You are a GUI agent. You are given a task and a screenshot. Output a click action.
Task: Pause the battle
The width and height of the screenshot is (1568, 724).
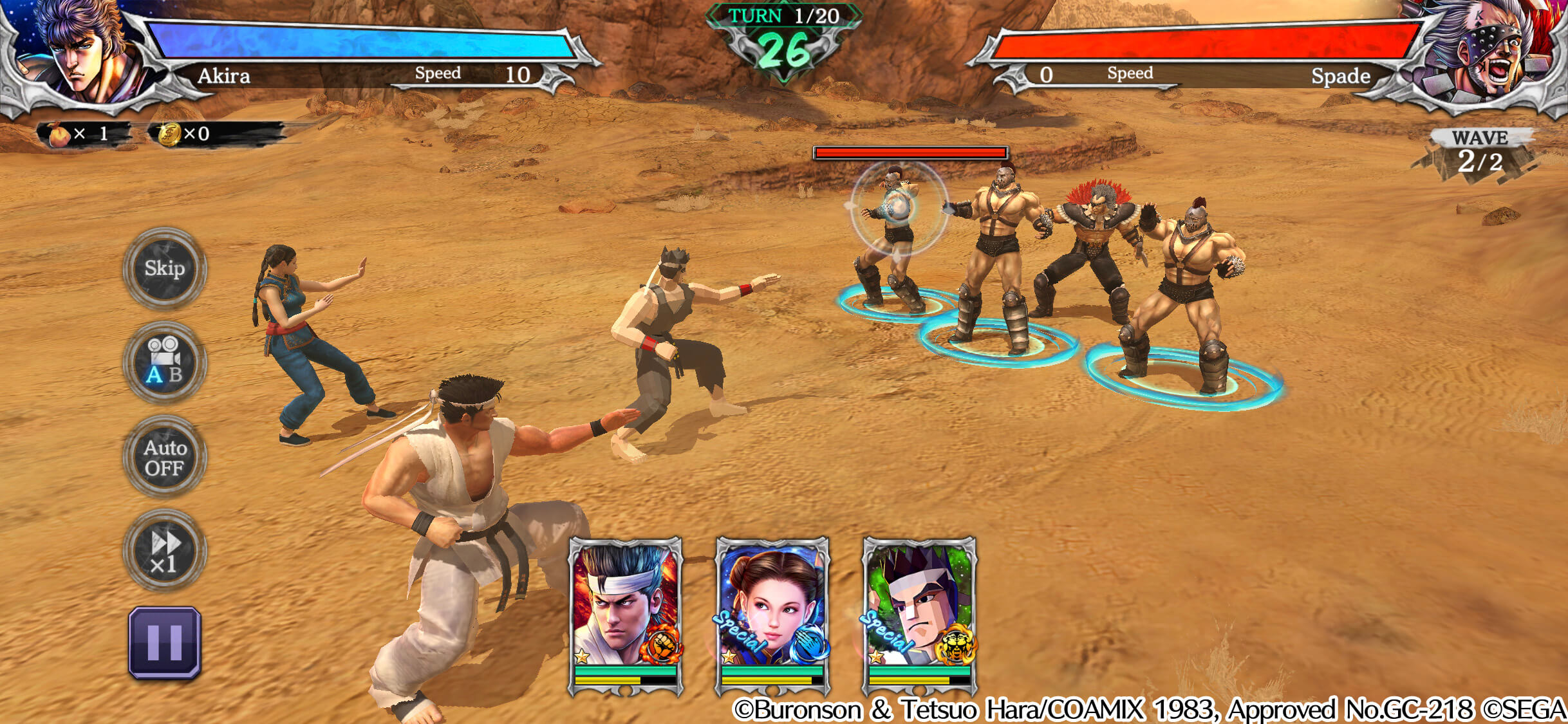[x=165, y=642]
